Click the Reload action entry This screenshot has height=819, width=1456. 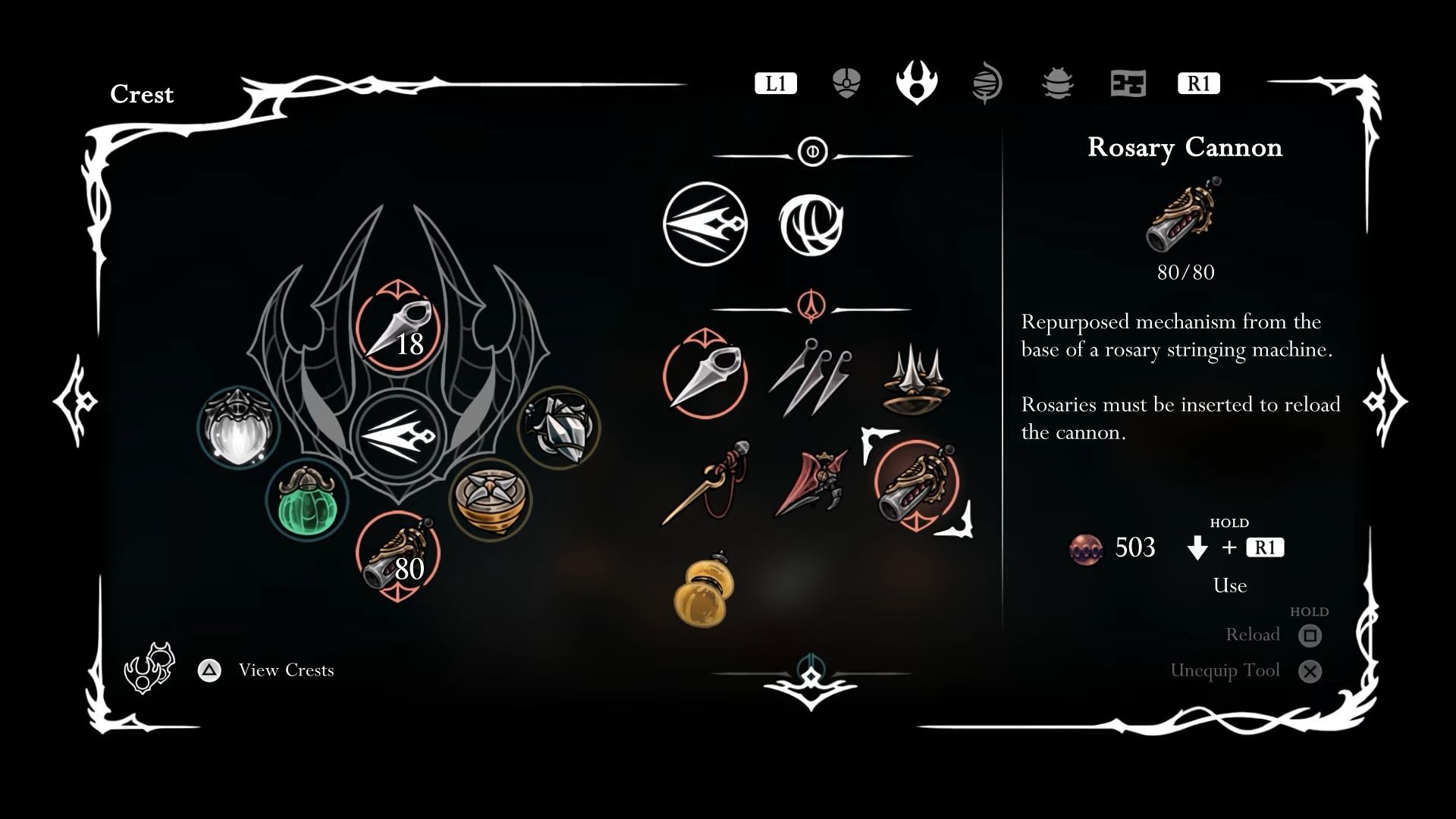(x=1254, y=634)
